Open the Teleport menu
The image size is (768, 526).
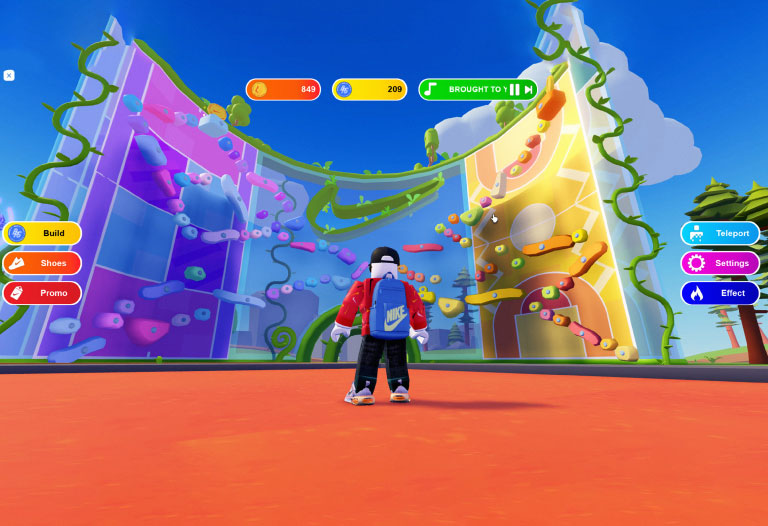(720, 233)
